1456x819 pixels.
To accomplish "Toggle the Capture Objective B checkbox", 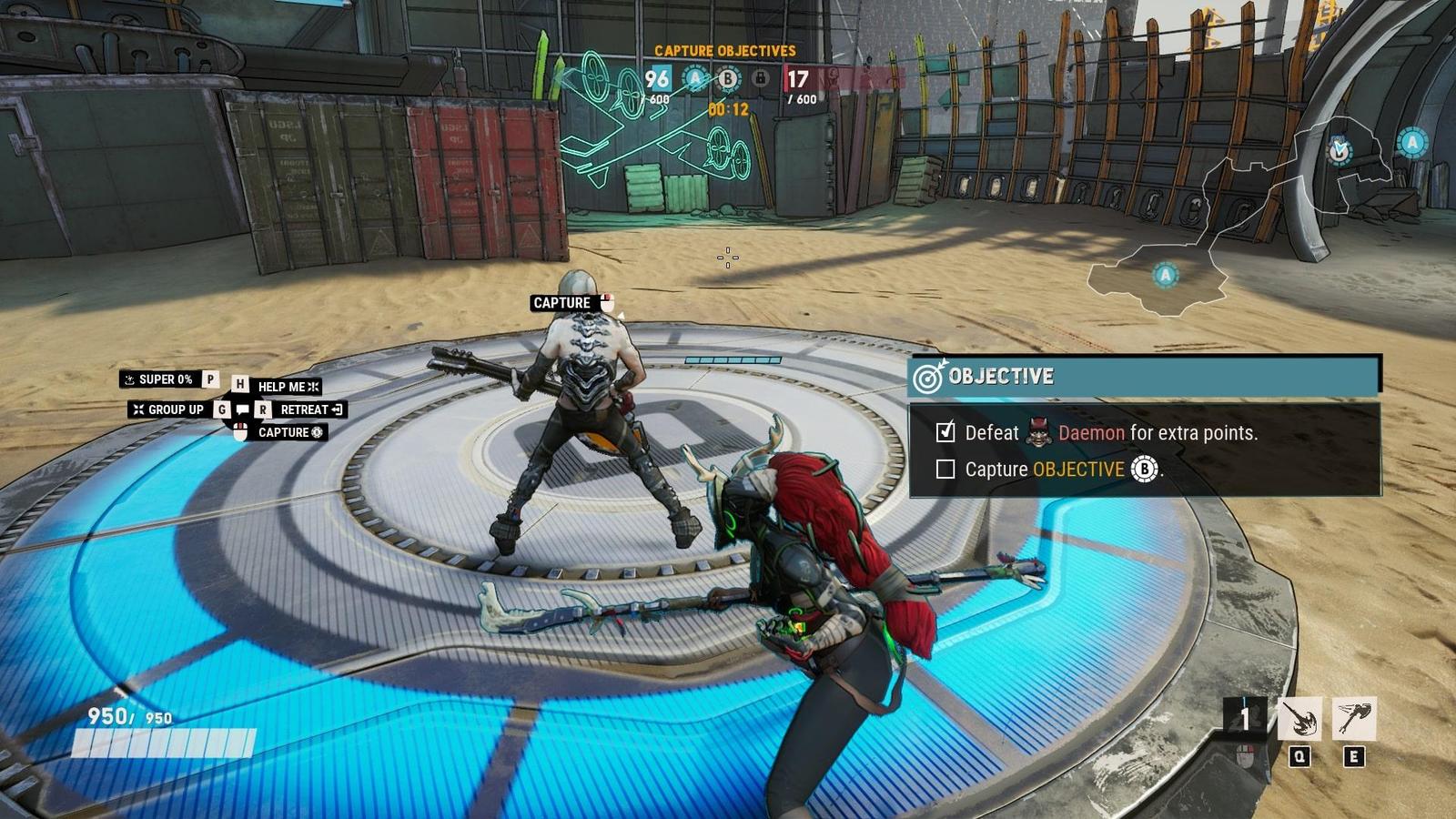I will click(945, 470).
